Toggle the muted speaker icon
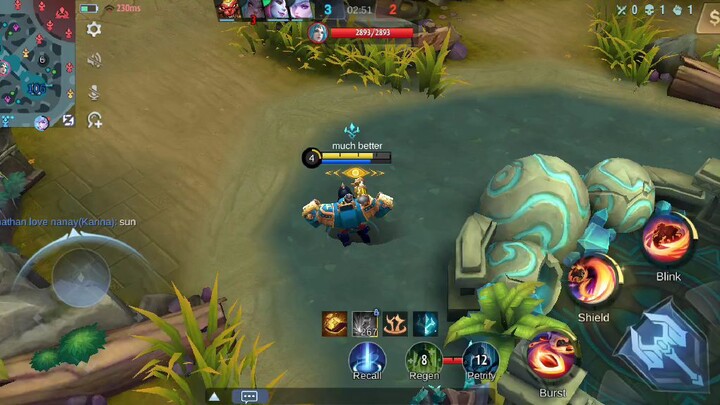The height and width of the screenshot is (405, 720). point(94,60)
